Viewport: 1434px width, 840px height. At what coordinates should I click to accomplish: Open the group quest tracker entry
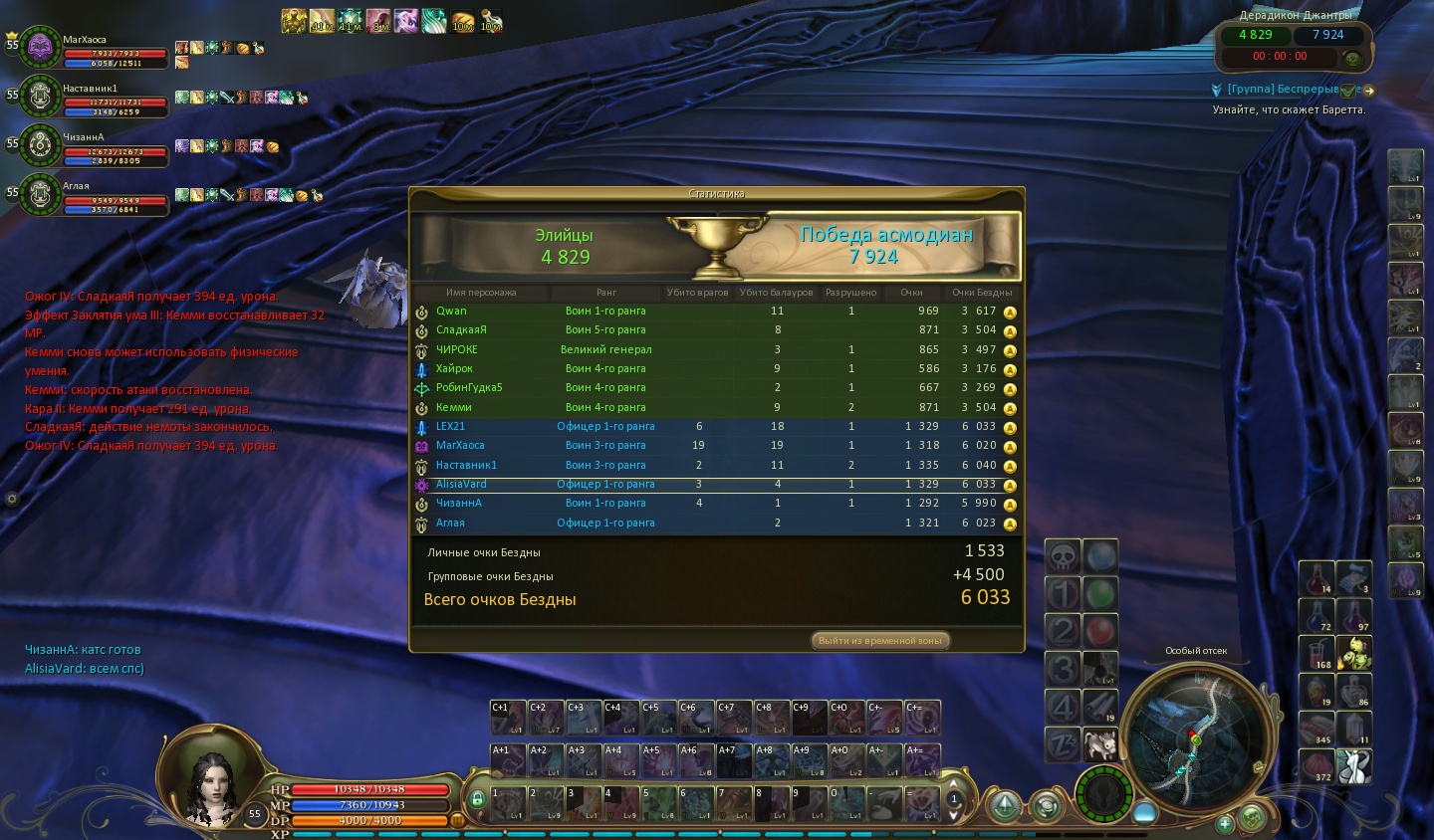1283,90
